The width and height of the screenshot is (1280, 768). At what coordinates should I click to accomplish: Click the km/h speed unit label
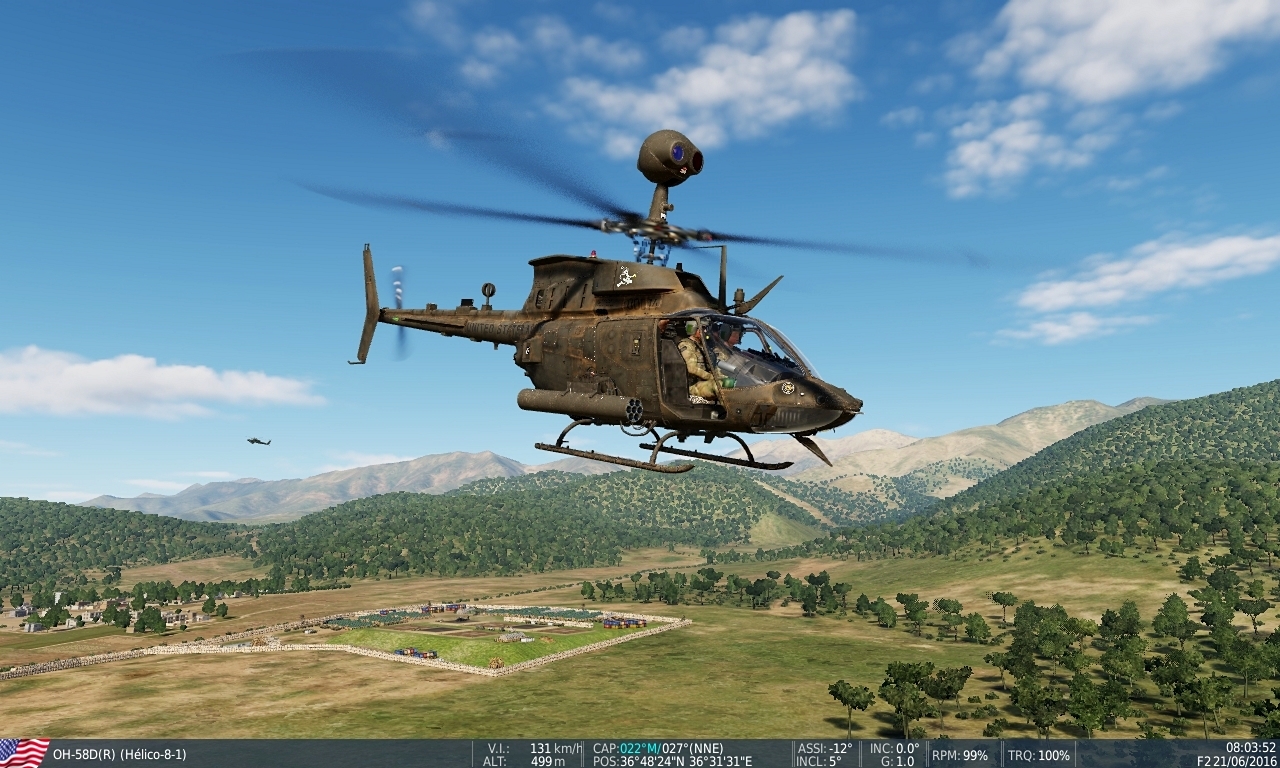click(570, 746)
